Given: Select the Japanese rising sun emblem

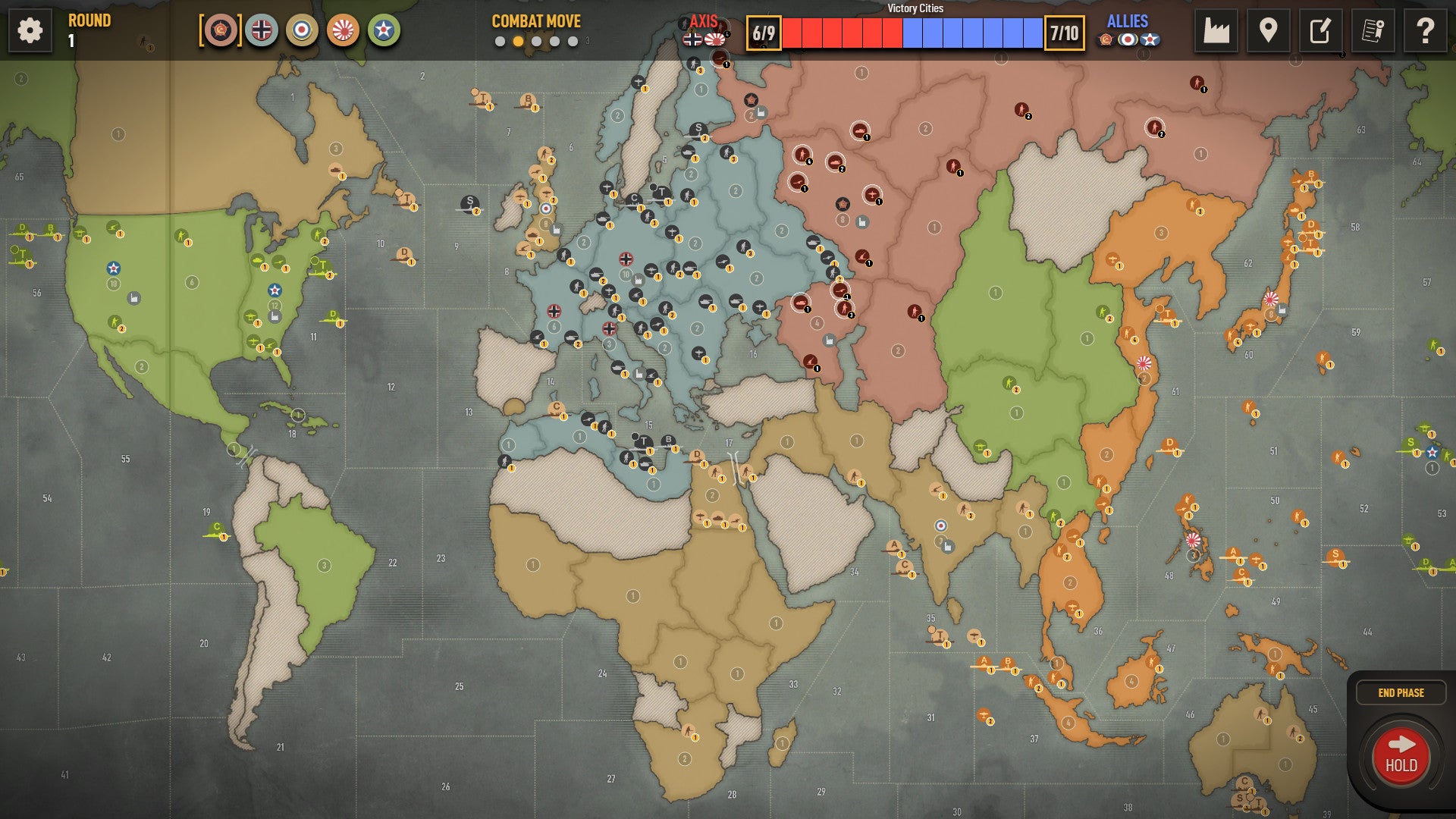Looking at the screenshot, I should (343, 30).
